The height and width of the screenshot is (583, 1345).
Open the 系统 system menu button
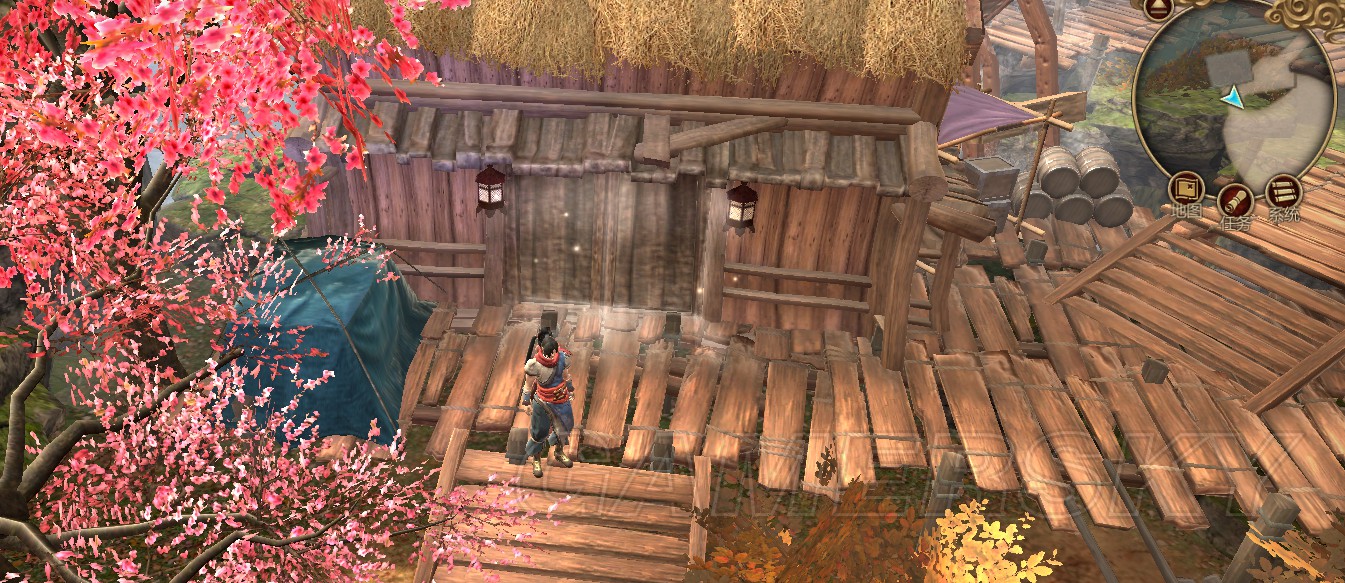pyautogui.click(x=1283, y=190)
